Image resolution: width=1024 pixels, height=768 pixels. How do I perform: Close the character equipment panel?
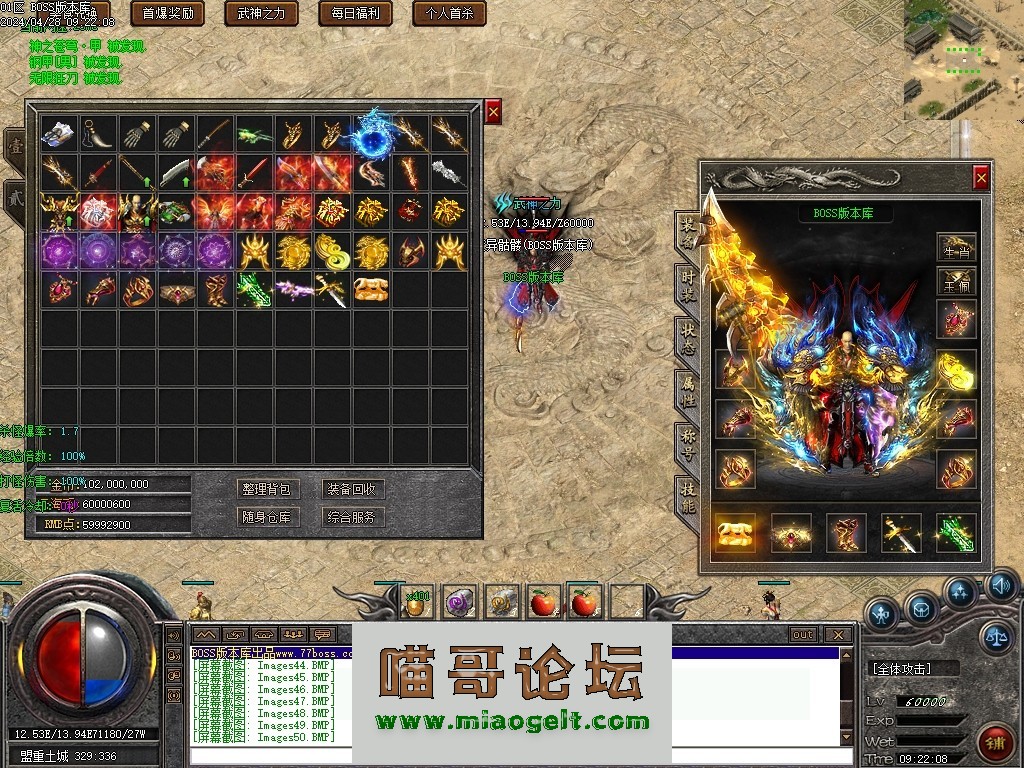[981, 178]
